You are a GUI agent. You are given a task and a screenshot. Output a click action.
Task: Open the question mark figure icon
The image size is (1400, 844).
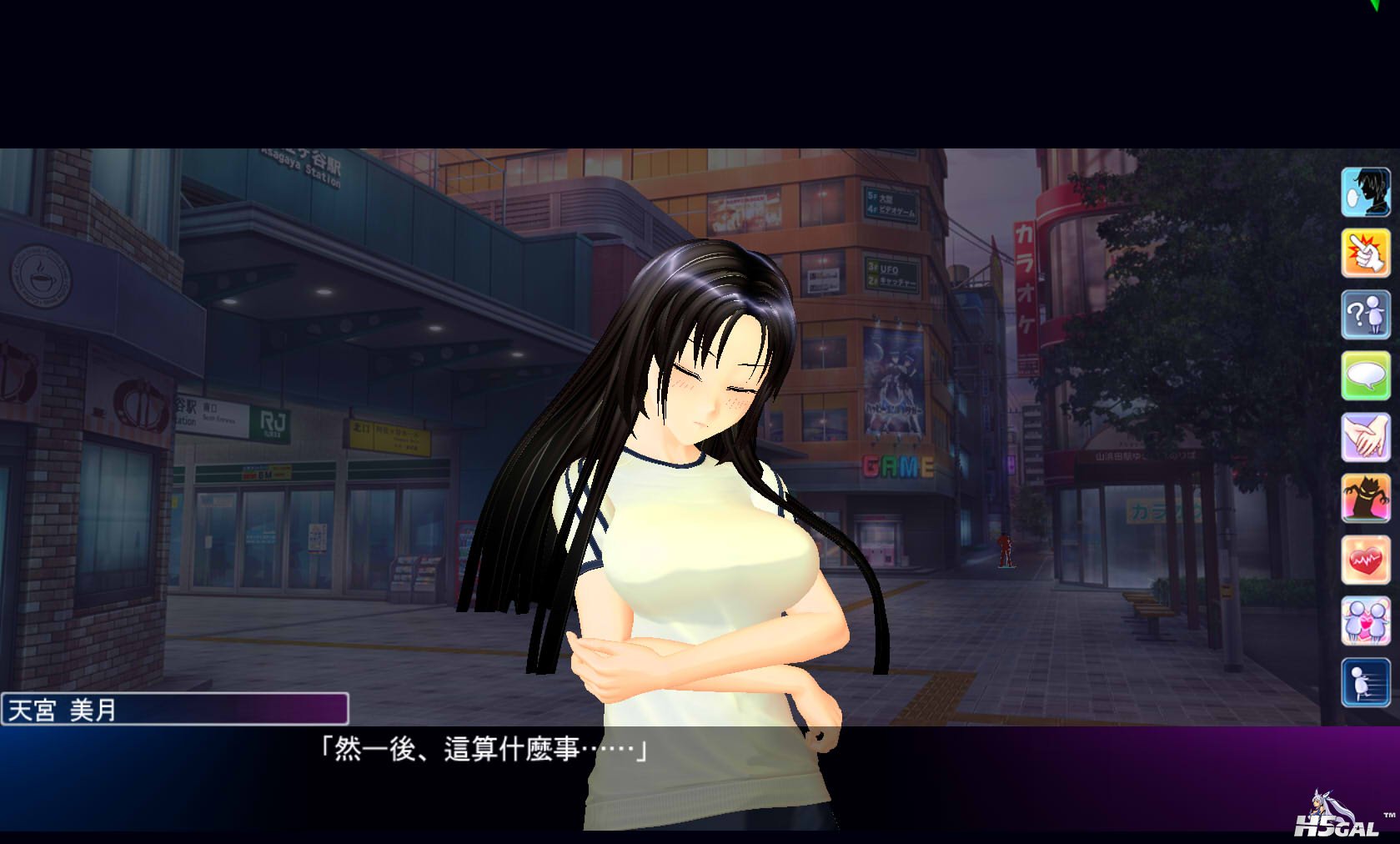[1365, 314]
